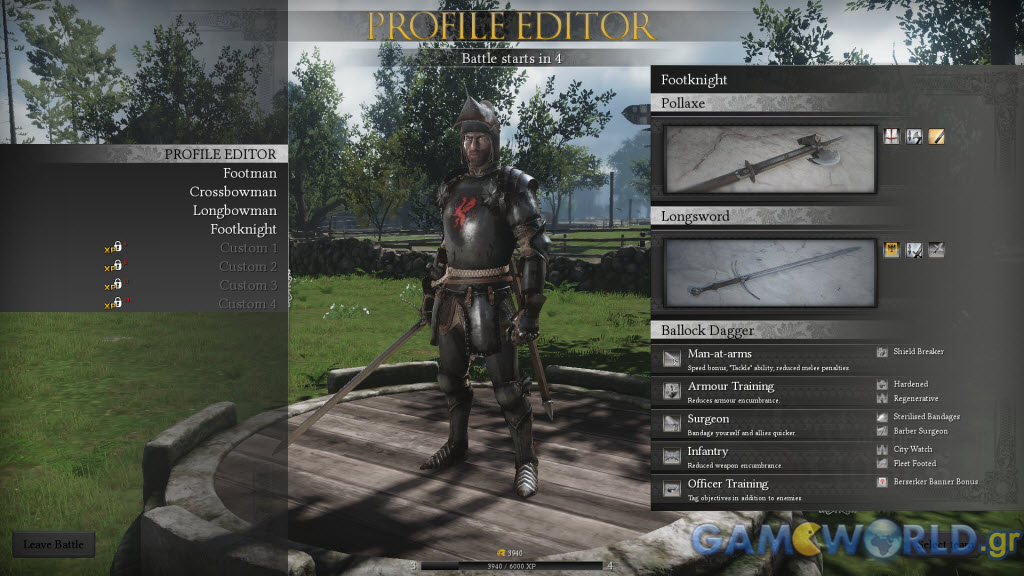Choose the locked Custom 2 profile
1024x576 pixels.
248,267
